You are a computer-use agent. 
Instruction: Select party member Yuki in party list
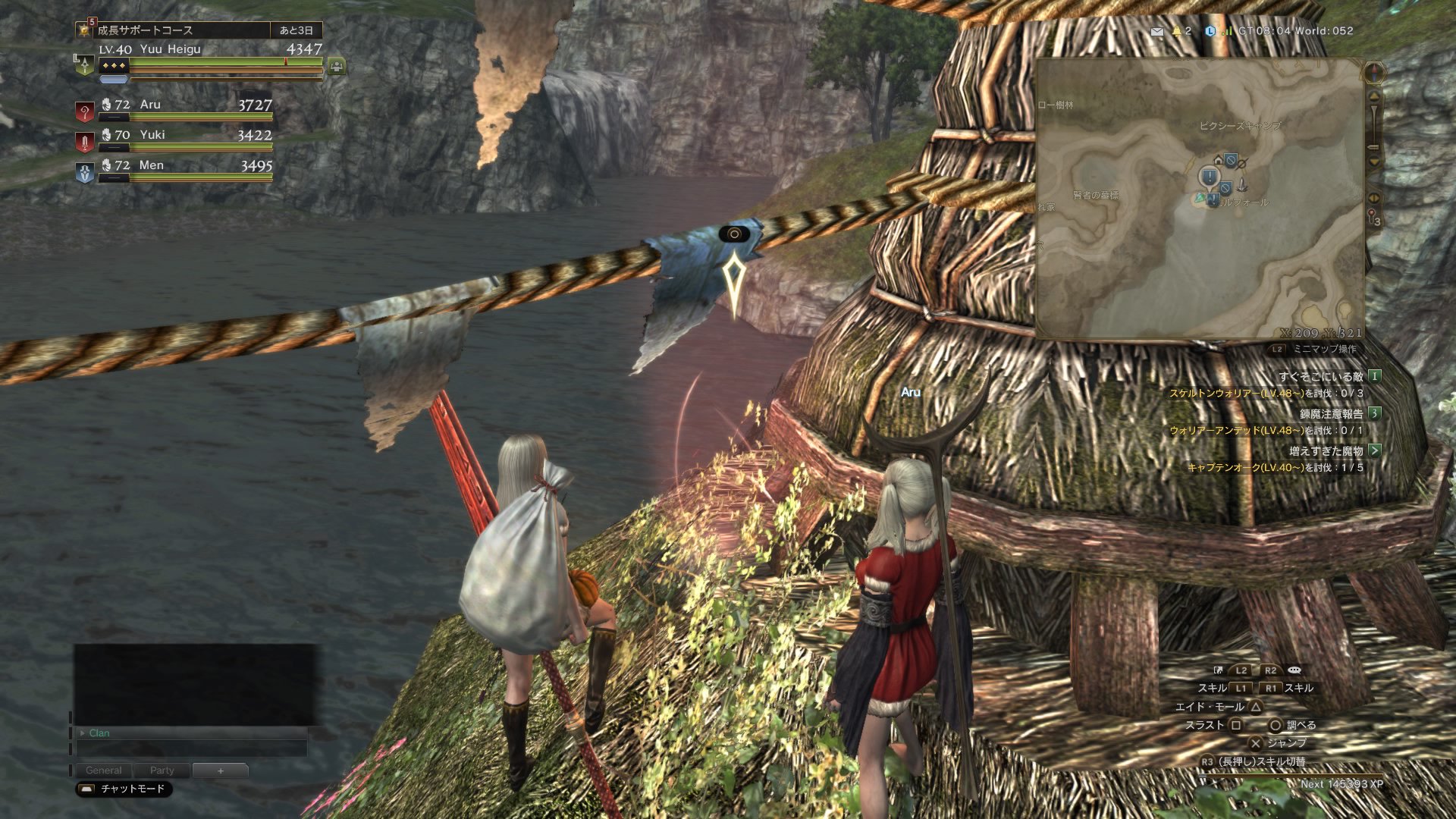click(174, 136)
